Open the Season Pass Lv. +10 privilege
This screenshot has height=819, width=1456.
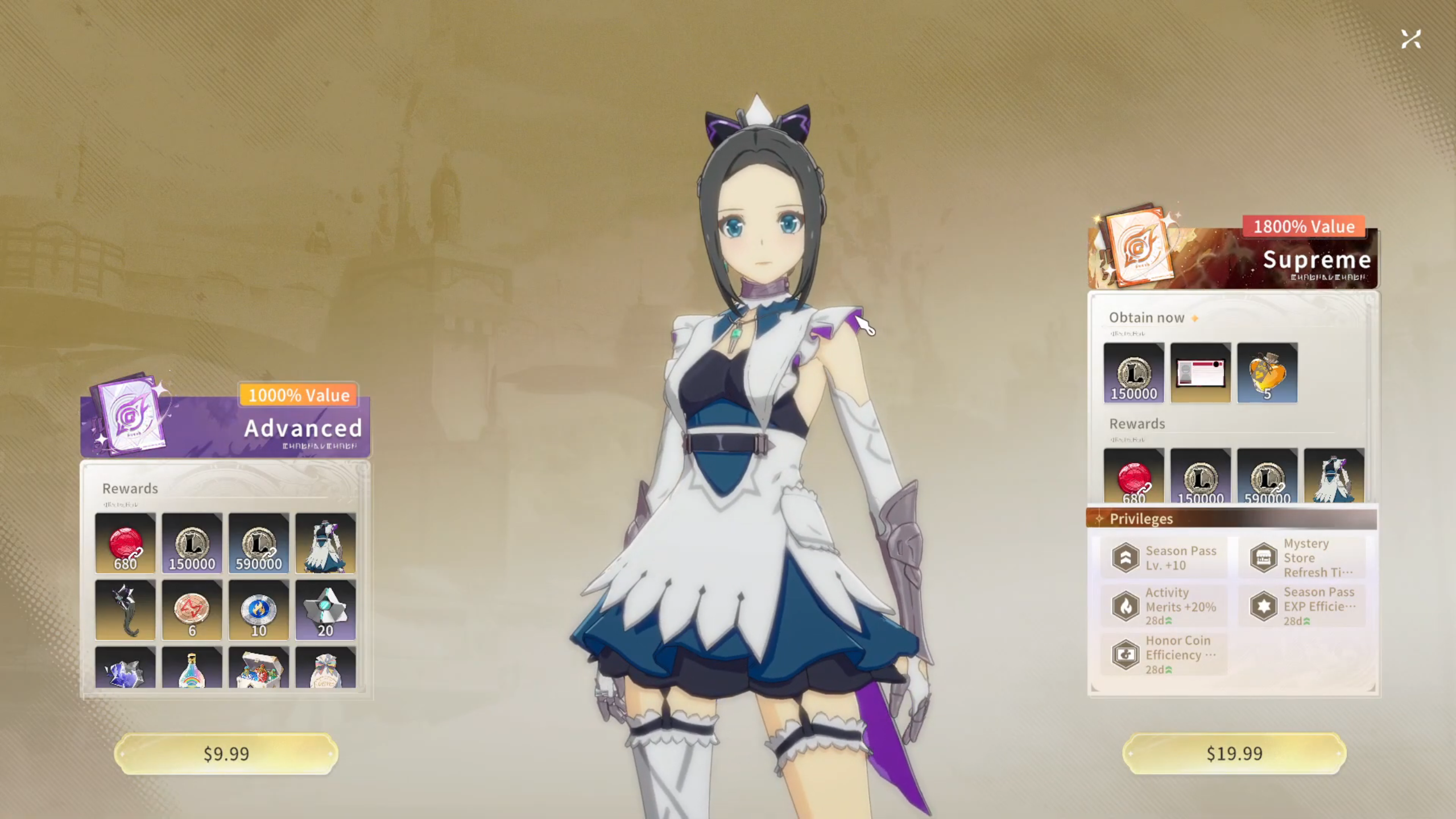[1164, 558]
